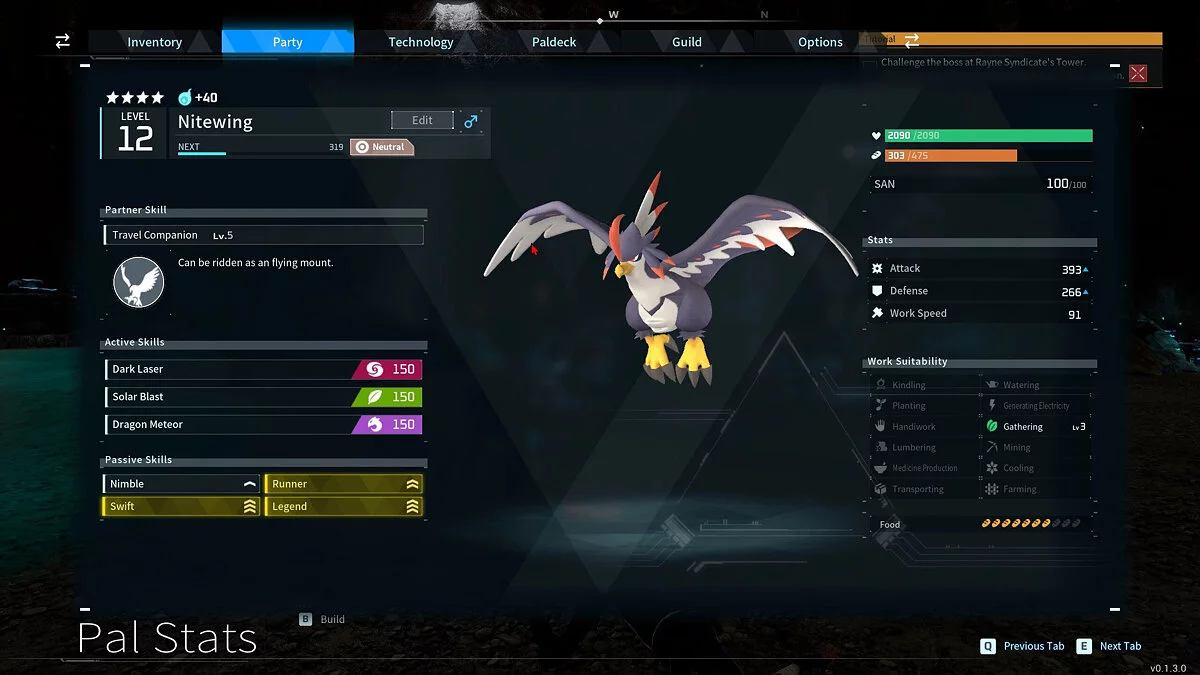The width and height of the screenshot is (1200, 675).
Task: Click the Edit name button
Action: [422, 120]
